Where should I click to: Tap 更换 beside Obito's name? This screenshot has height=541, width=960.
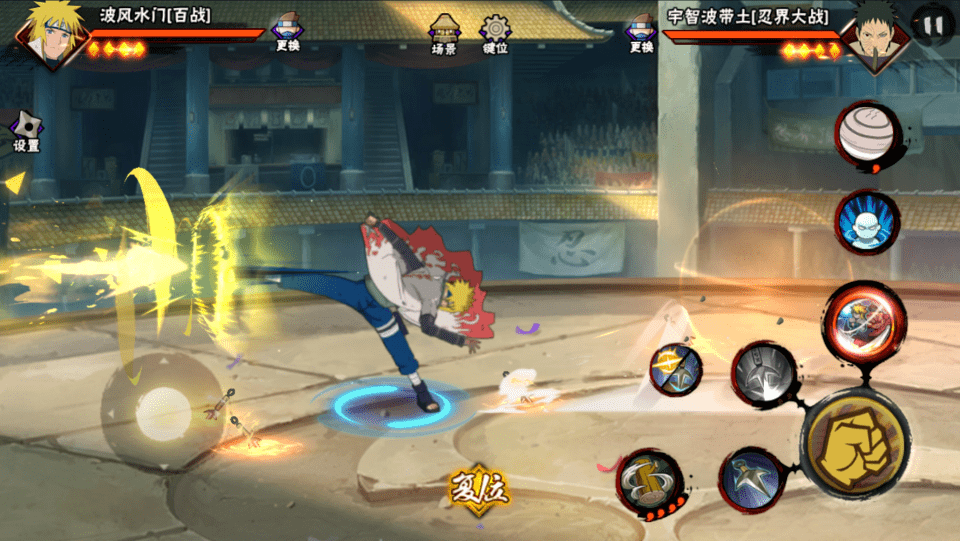point(641,34)
